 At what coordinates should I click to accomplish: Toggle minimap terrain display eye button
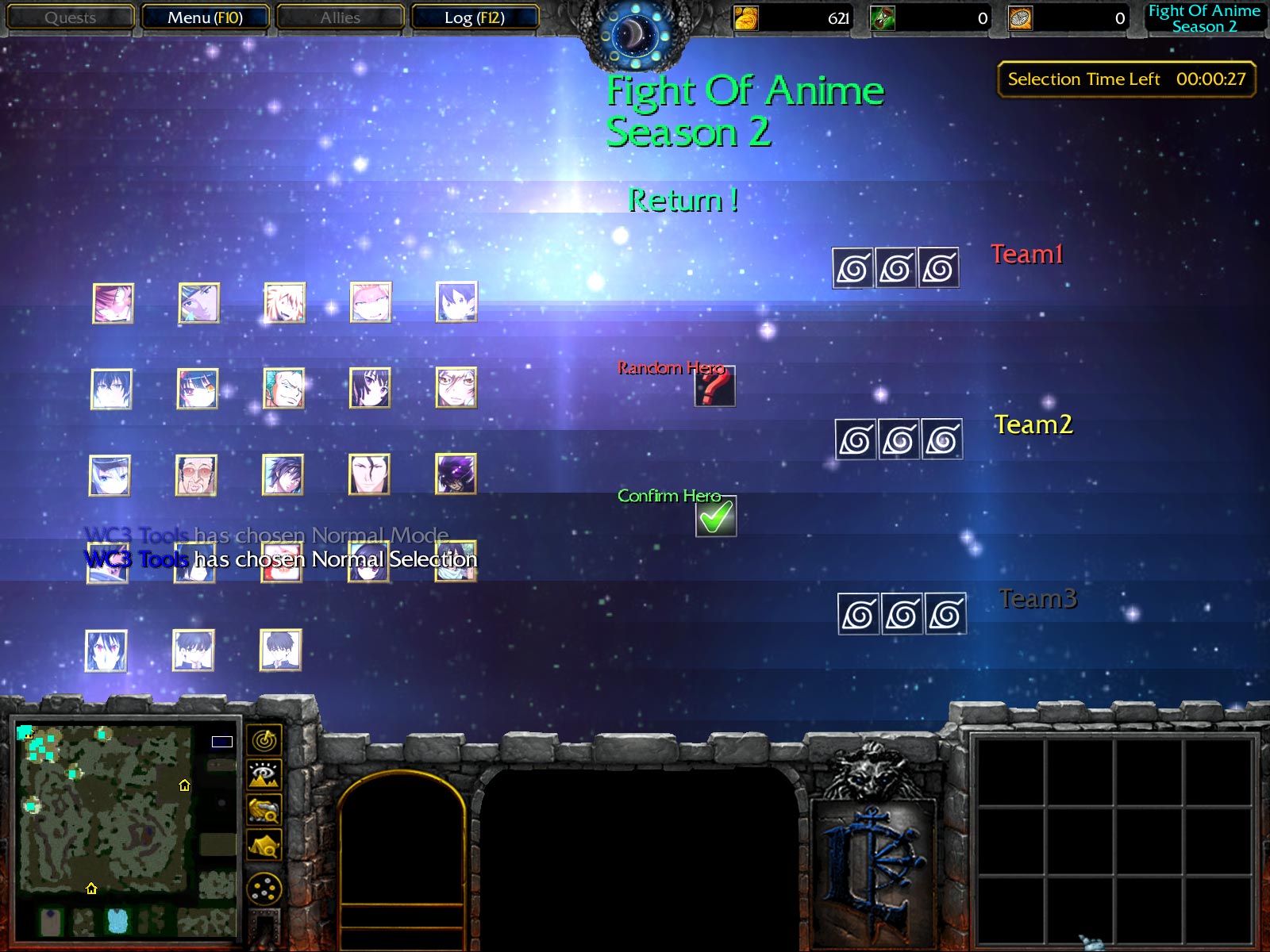[x=264, y=774]
